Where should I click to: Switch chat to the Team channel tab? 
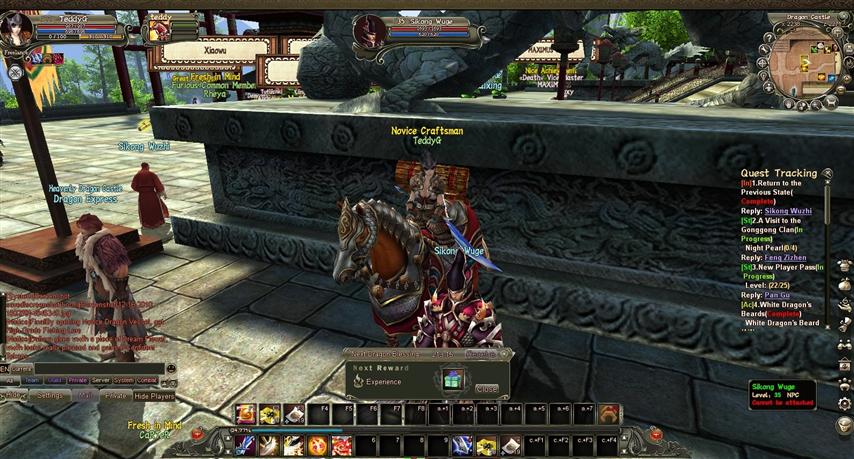click(32, 381)
